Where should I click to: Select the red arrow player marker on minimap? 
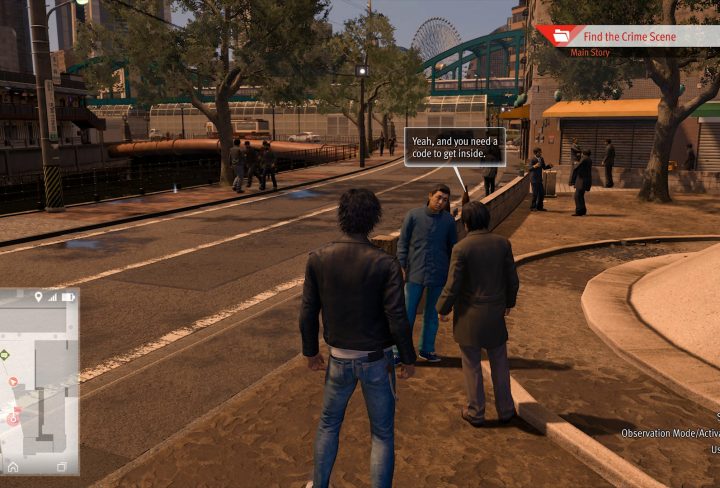click(x=12, y=381)
